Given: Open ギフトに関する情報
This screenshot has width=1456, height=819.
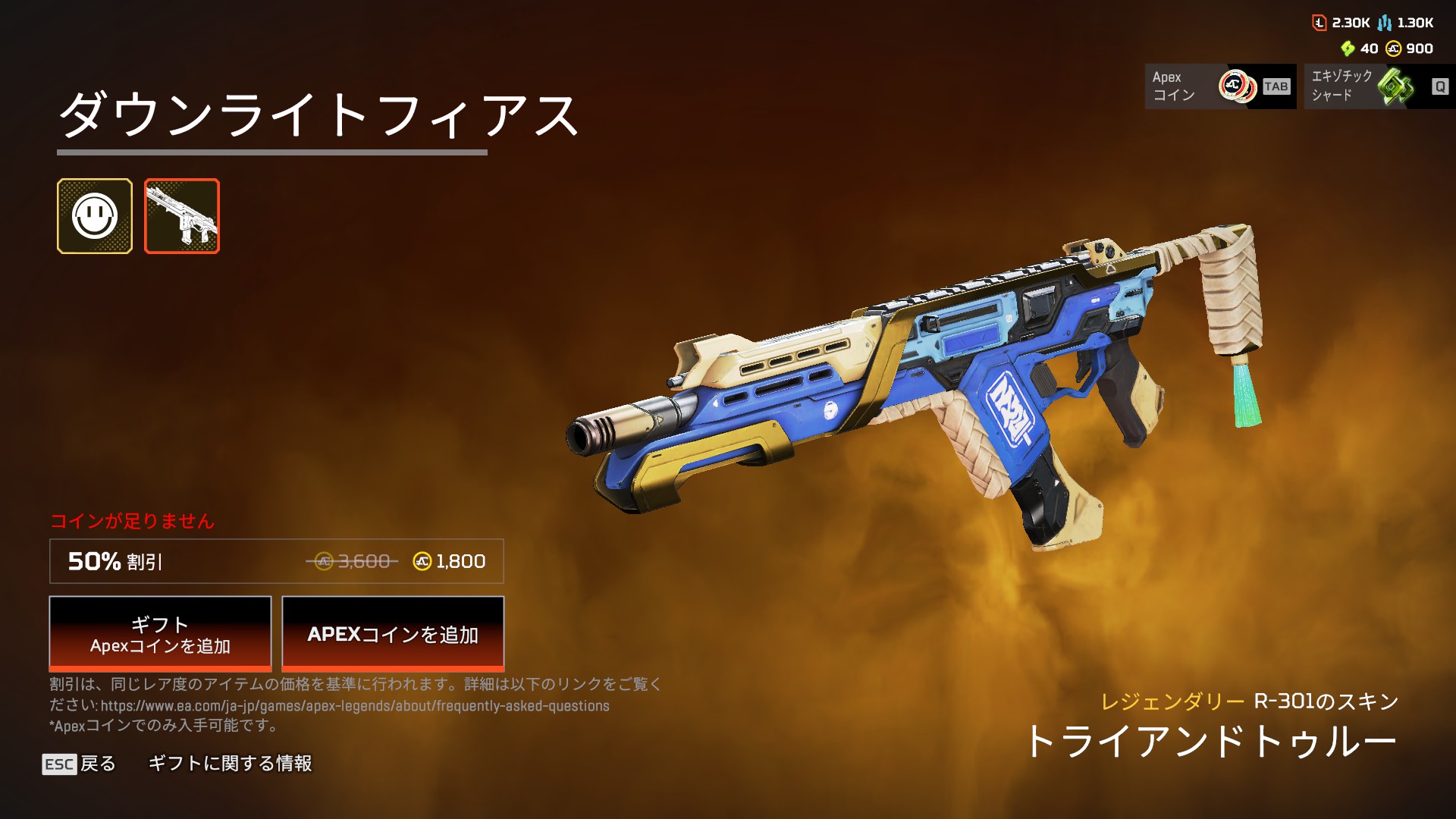Looking at the screenshot, I should 230,764.
